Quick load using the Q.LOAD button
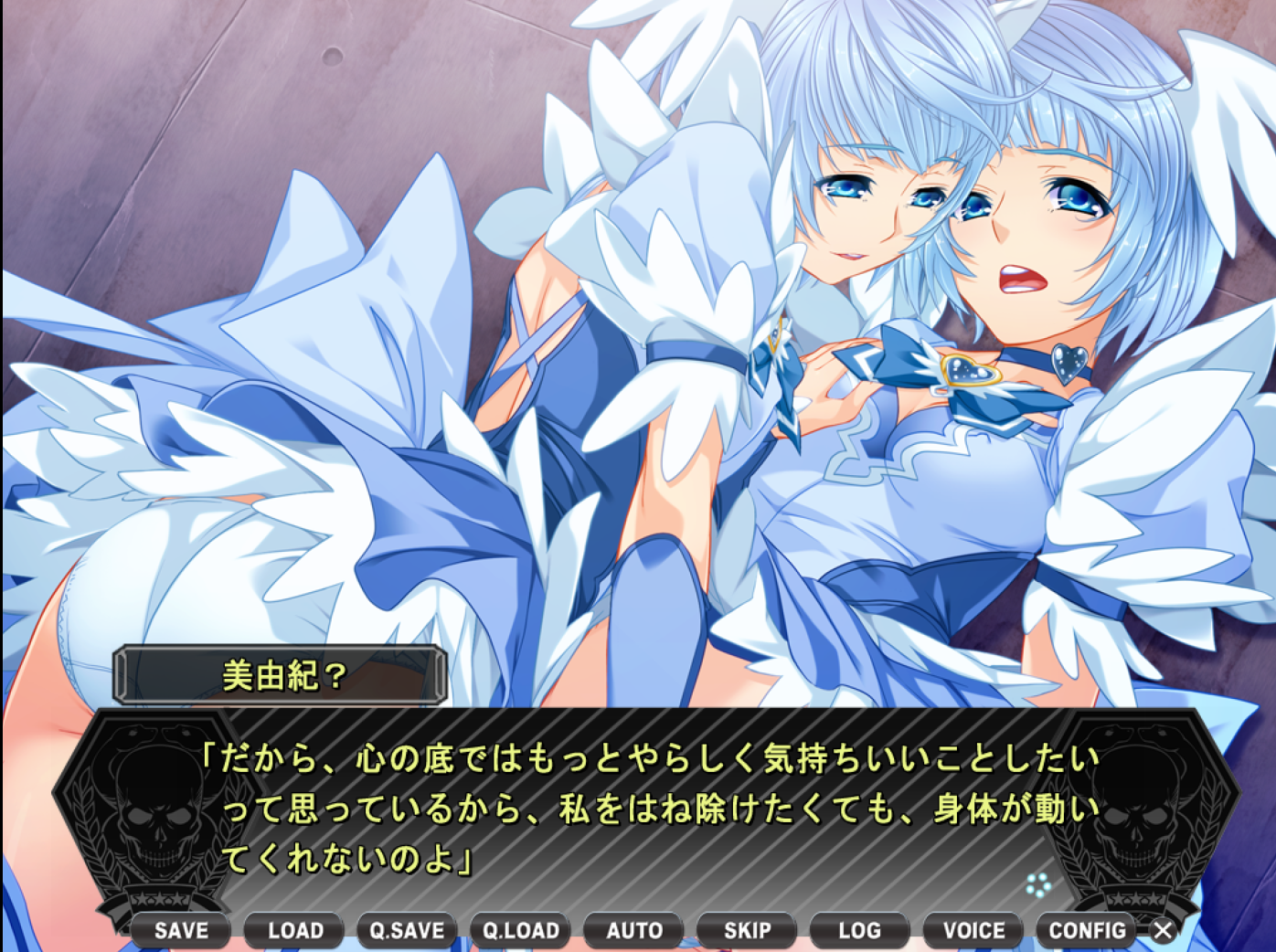This screenshot has height=952, width=1276. coord(521,930)
